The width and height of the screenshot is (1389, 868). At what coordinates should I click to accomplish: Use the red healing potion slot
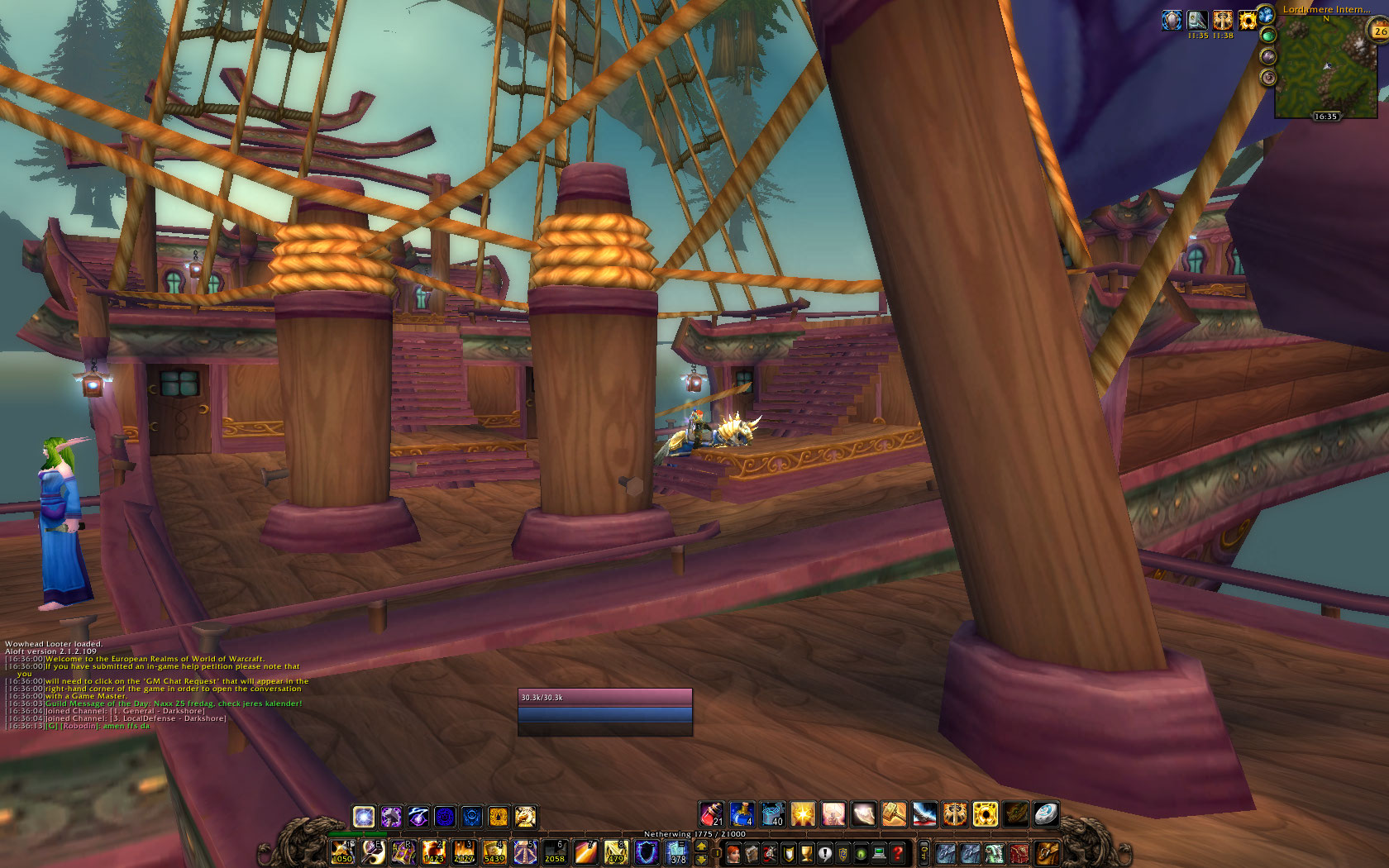point(711,814)
